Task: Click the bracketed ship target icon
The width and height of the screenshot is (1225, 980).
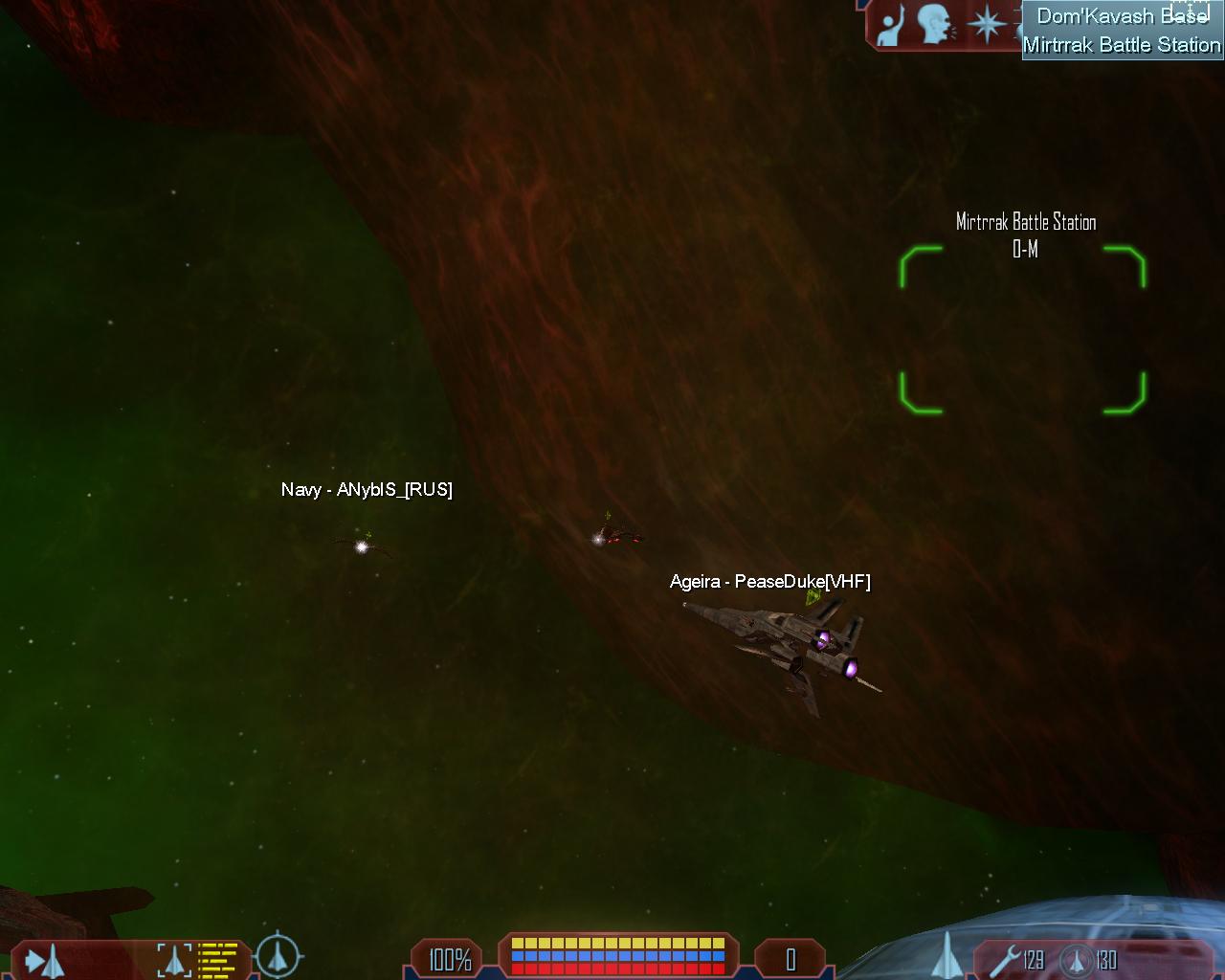Action: point(174,959)
